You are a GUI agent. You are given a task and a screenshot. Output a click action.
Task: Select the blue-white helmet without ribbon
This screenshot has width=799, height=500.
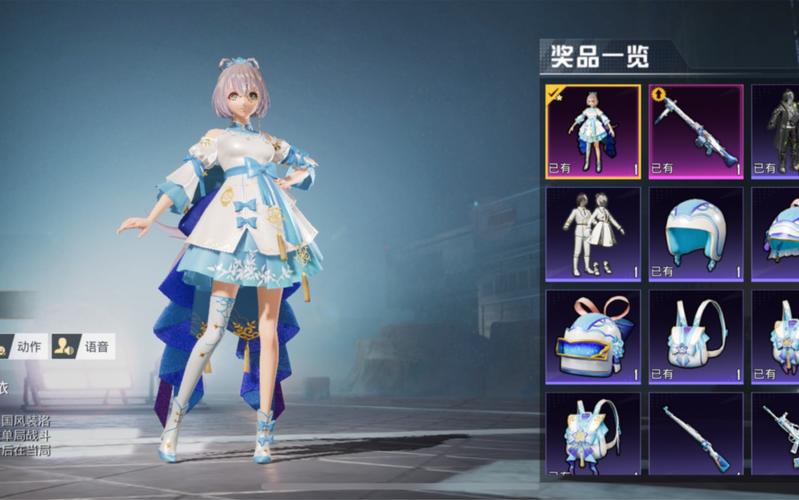(x=696, y=234)
